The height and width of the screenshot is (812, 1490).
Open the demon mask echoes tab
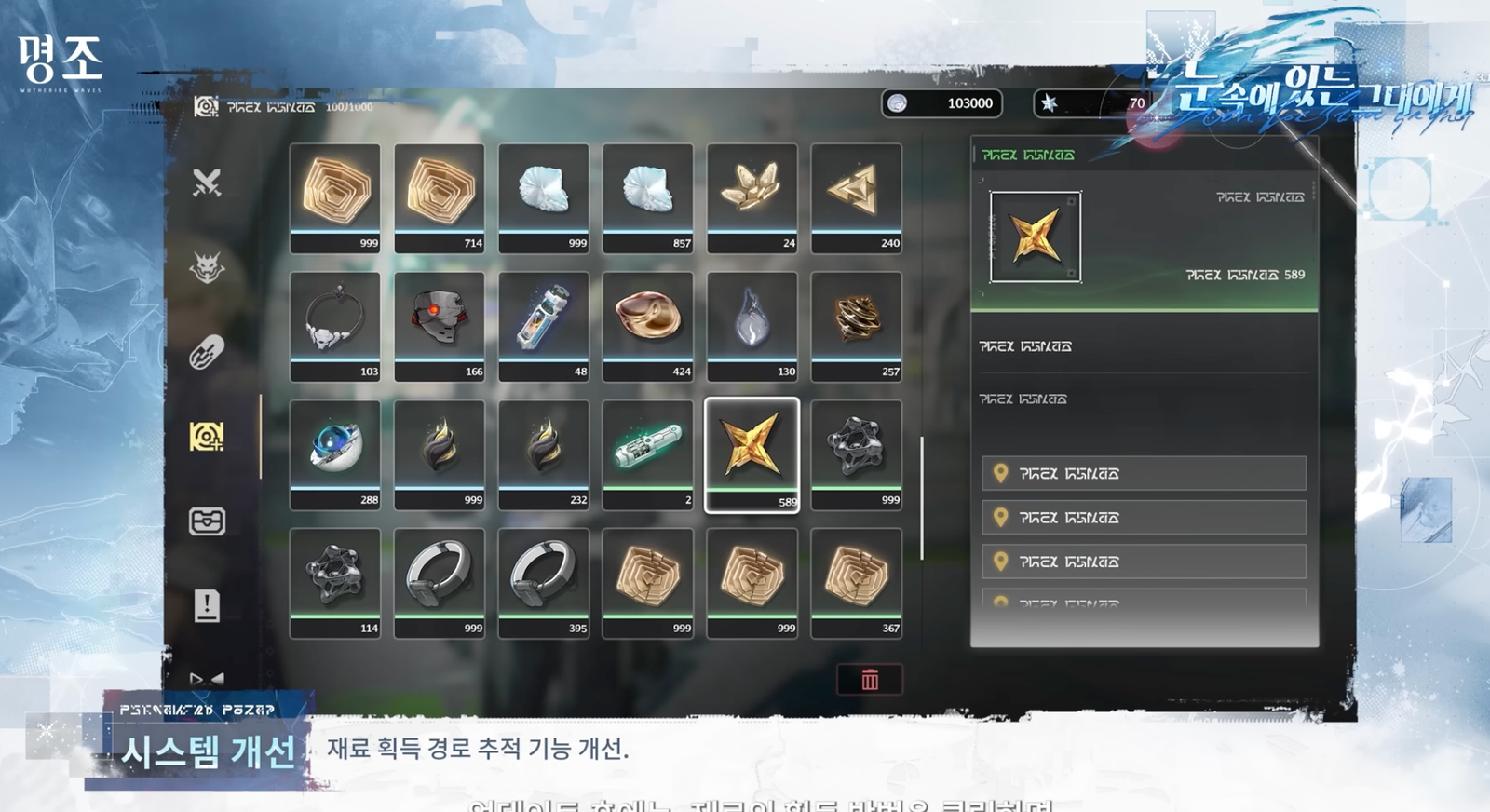(207, 268)
